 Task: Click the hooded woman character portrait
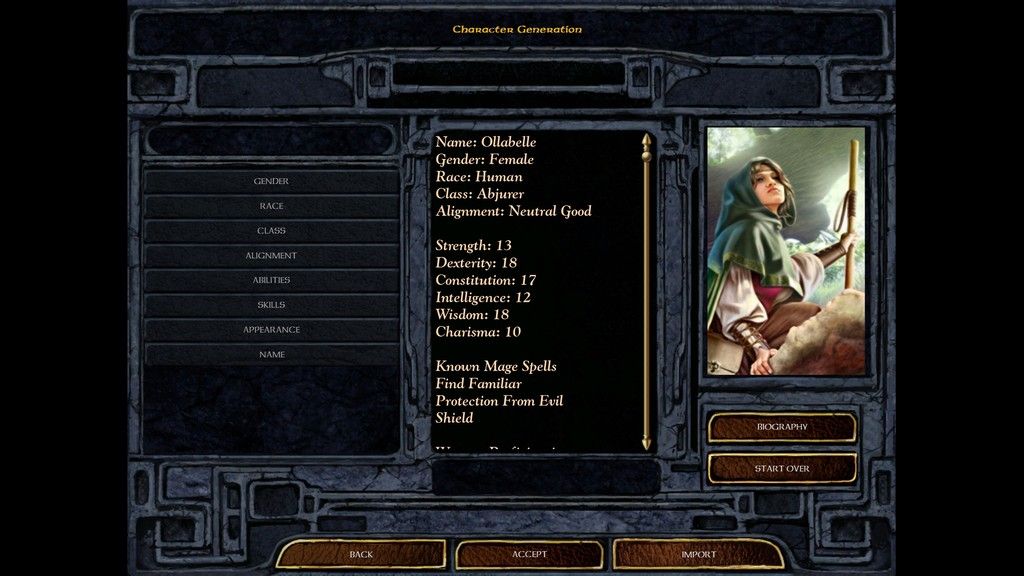click(x=786, y=250)
